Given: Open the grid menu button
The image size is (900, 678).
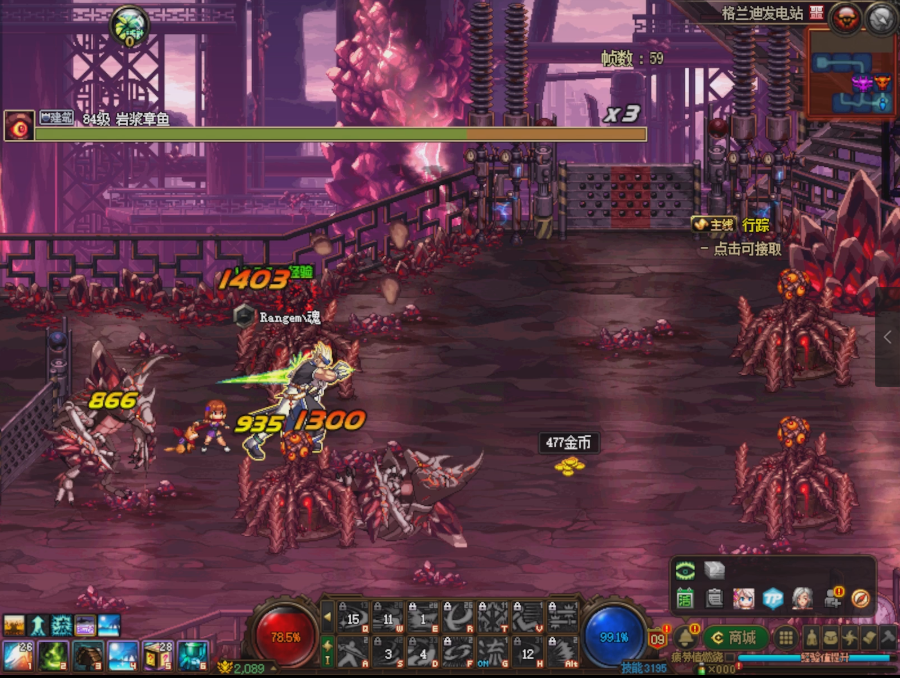Looking at the screenshot, I should pyautogui.click(x=786, y=637).
